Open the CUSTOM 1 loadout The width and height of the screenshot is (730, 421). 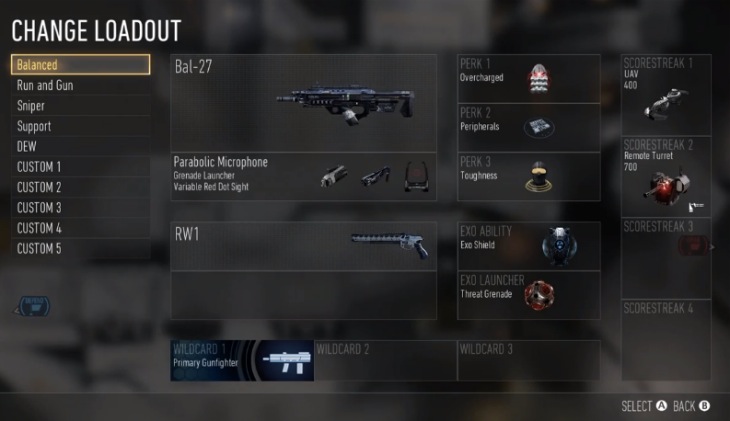pyautogui.click(x=81, y=167)
